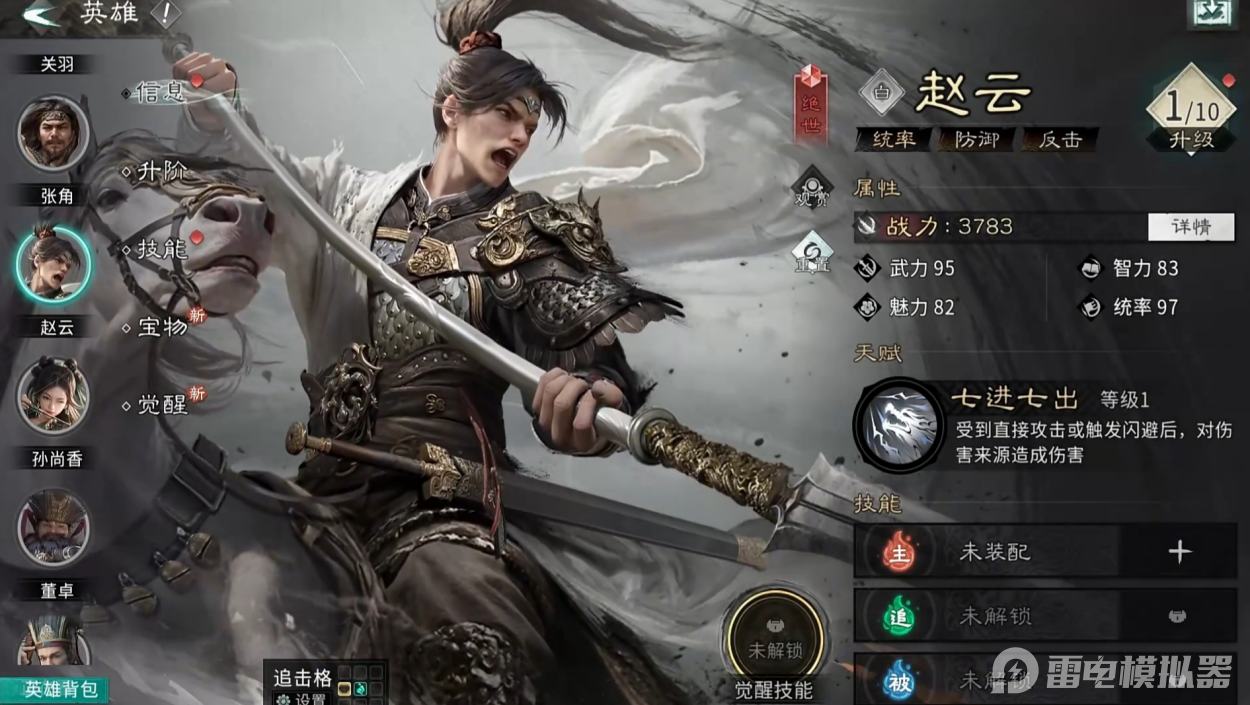View the 七进七出 talent icon
This screenshot has height=705, width=1250.
point(898,425)
